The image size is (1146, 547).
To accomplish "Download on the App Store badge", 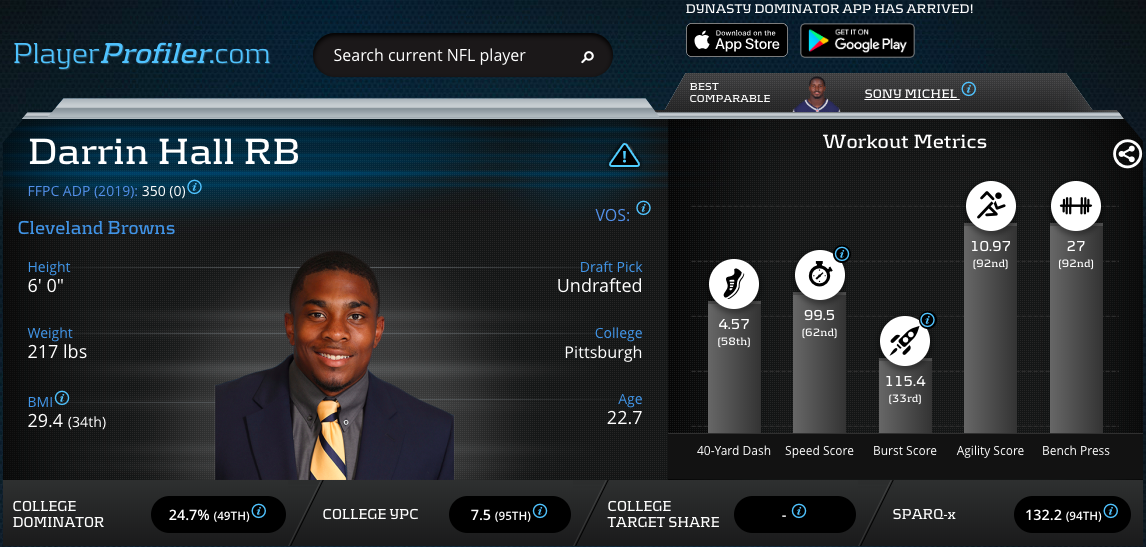I will 736,41.
